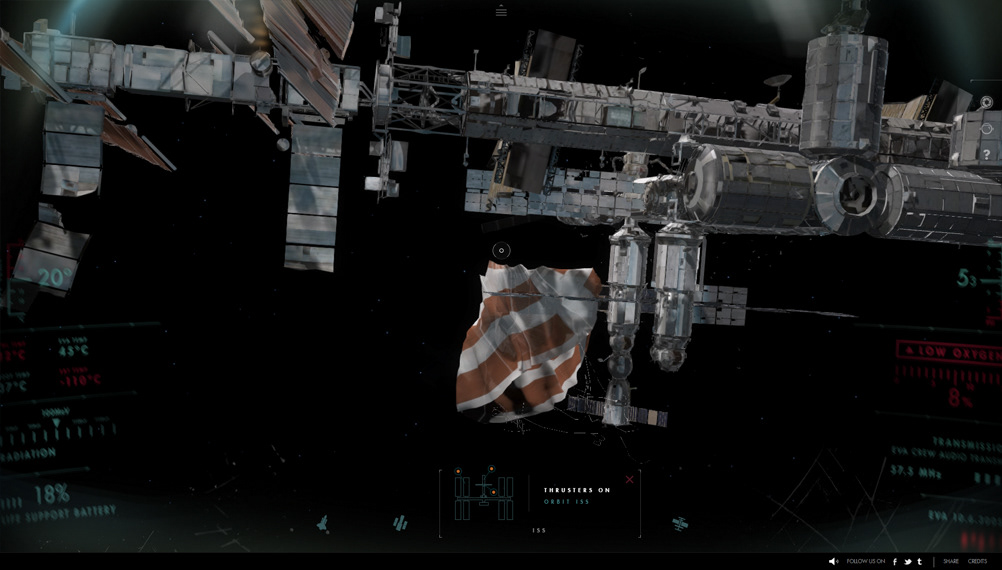View the Credits

pyautogui.click(x=977, y=562)
